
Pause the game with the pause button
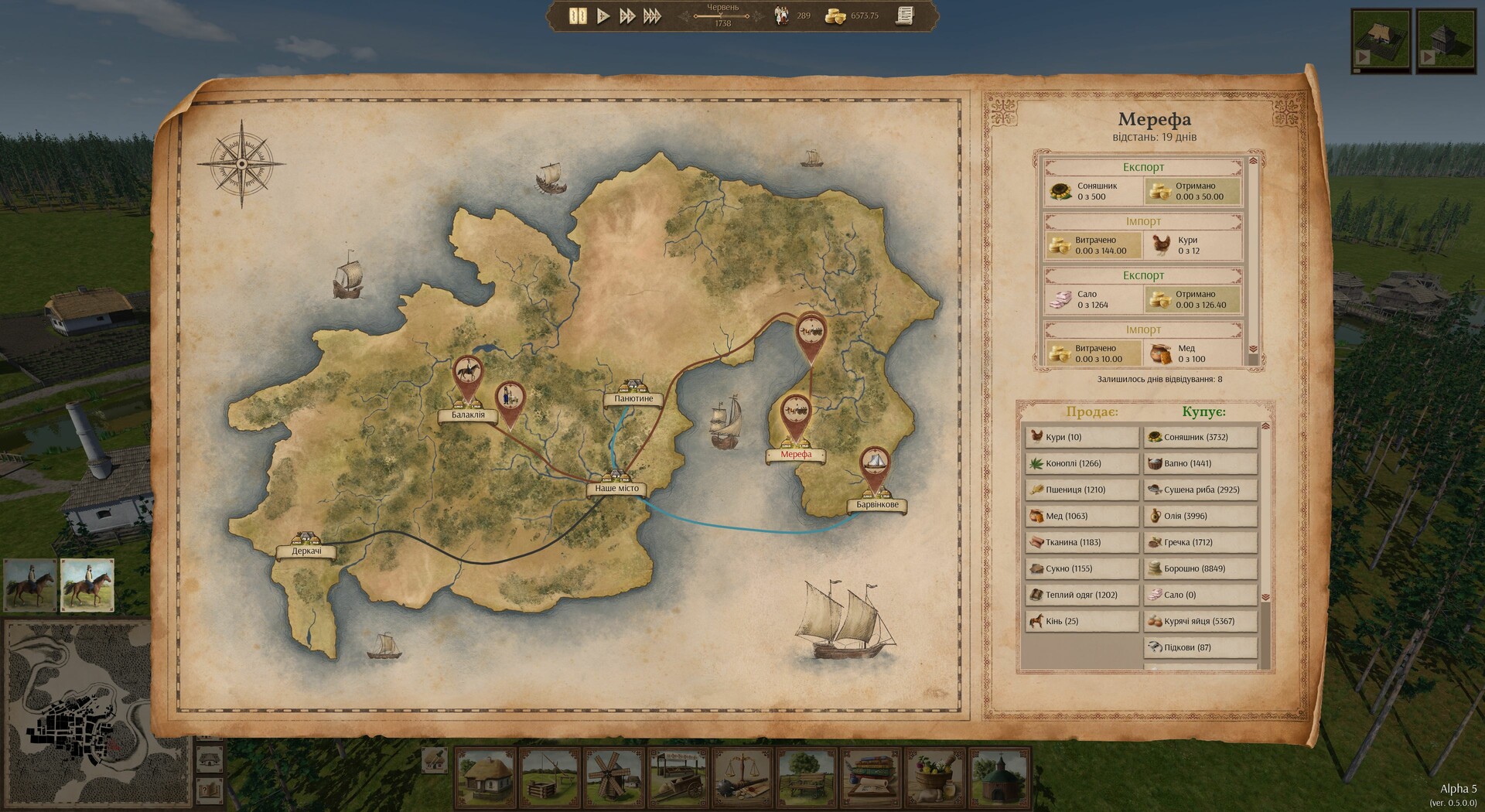click(577, 15)
